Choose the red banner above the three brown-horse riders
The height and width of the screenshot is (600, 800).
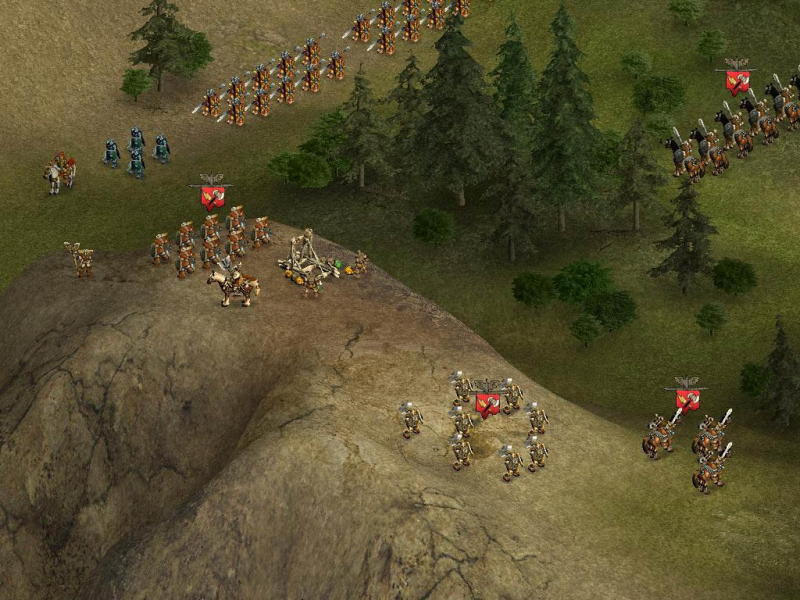pyautogui.click(x=687, y=397)
